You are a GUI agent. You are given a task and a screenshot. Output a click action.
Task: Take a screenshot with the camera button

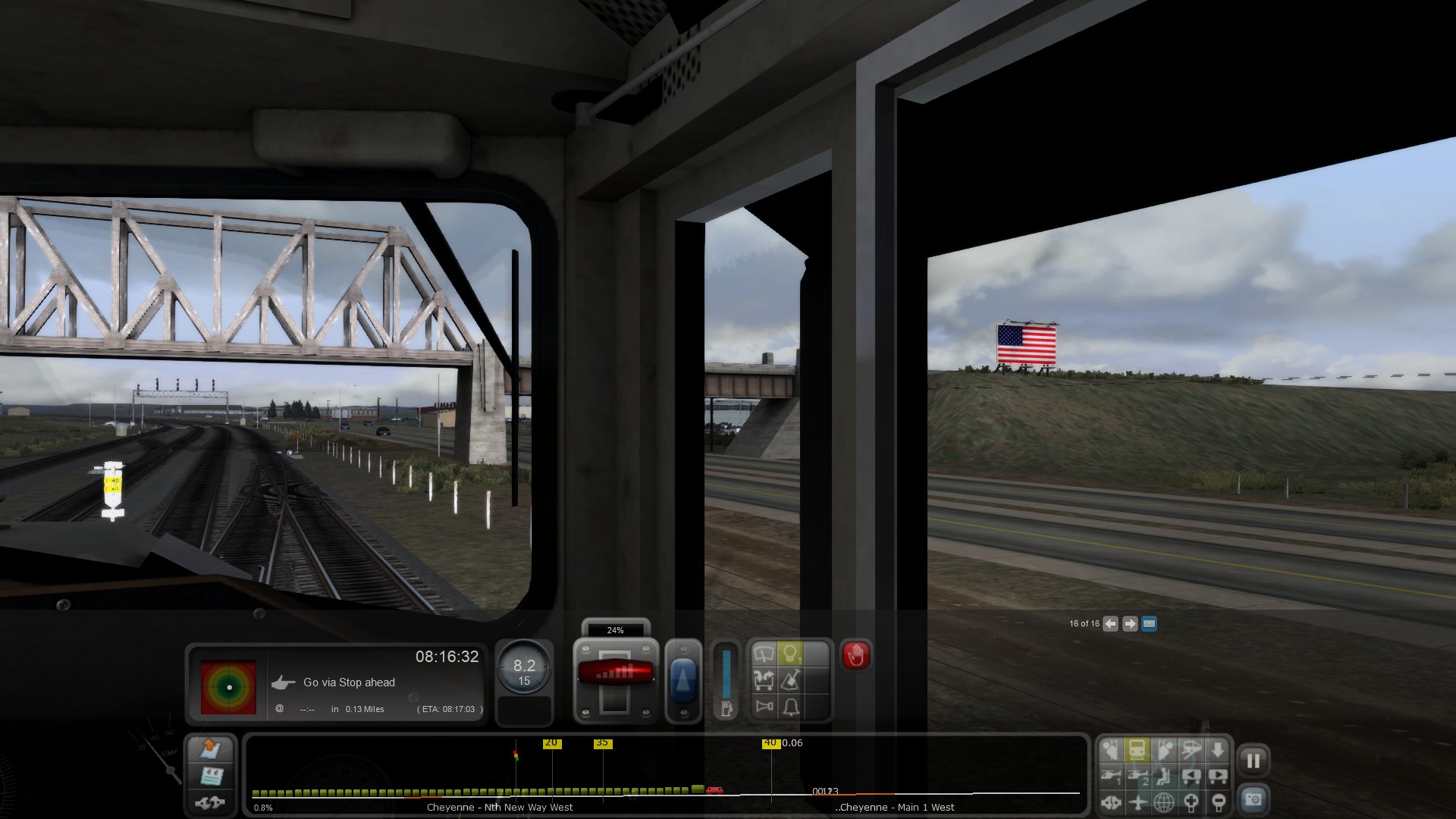click(1253, 799)
